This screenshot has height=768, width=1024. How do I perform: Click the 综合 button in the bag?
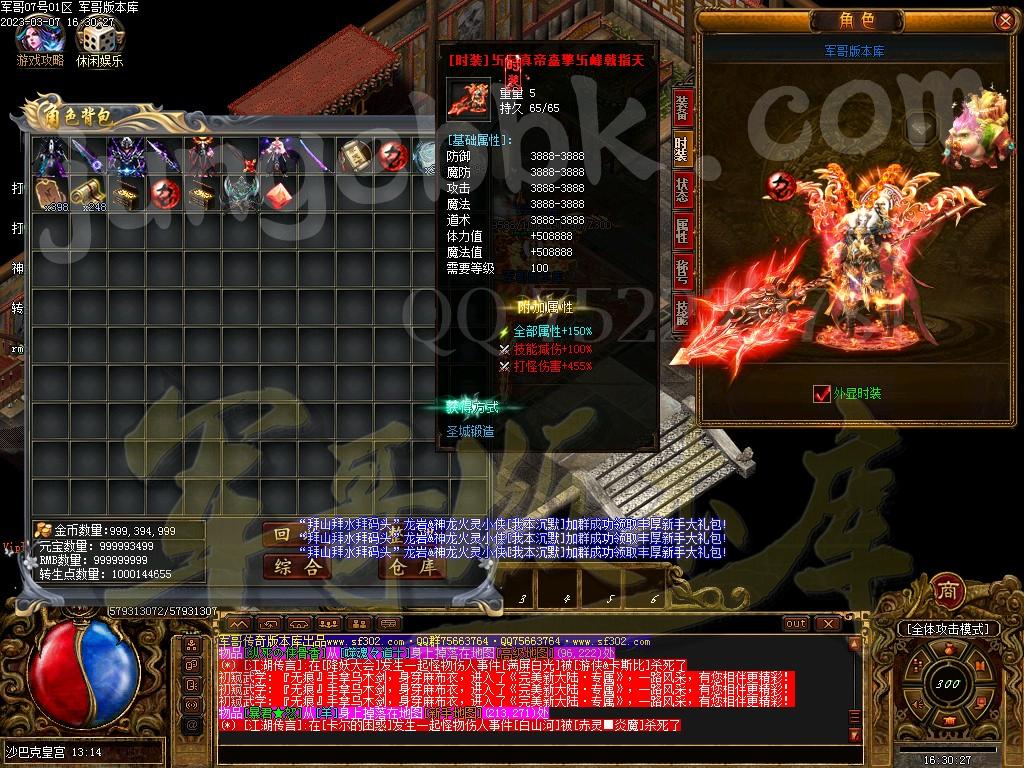point(296,567)
